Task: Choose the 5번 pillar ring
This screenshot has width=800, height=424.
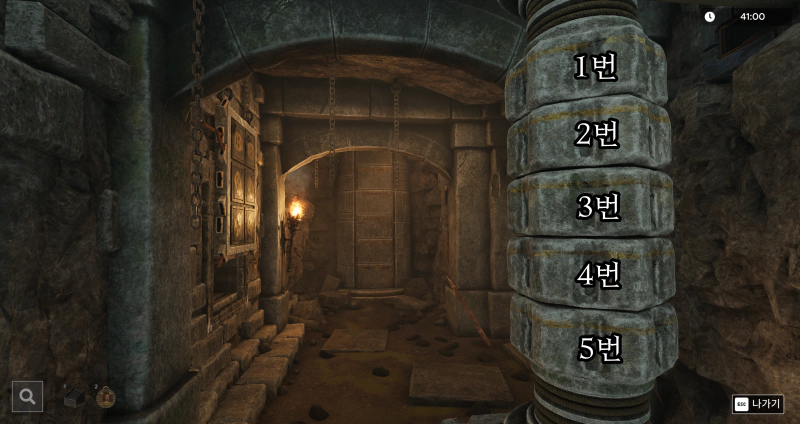Action: click(x=599, y=348)
